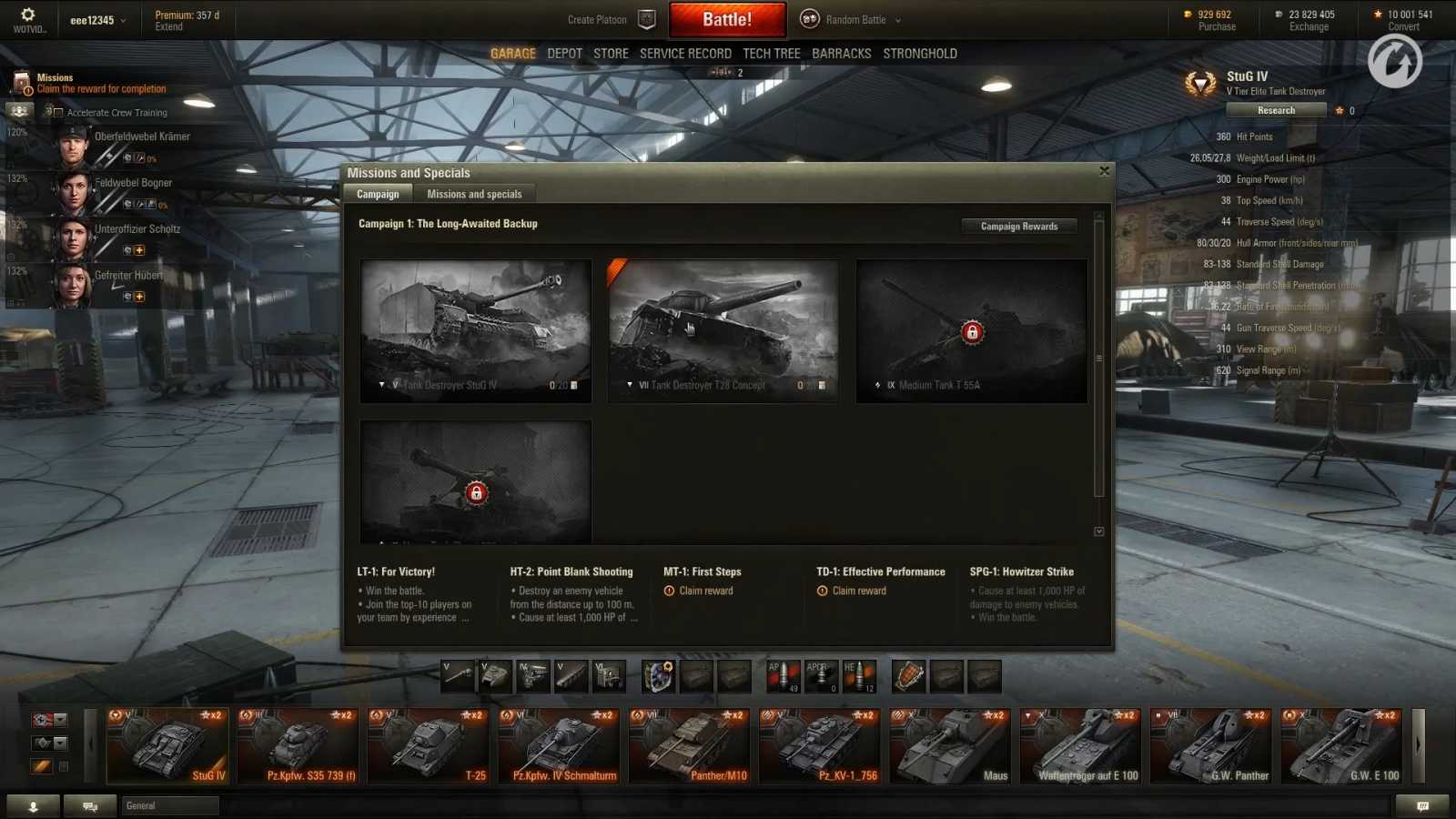Click the gold Convert link
Screen dimensions: 1456x819
(x=1402, y=26)
